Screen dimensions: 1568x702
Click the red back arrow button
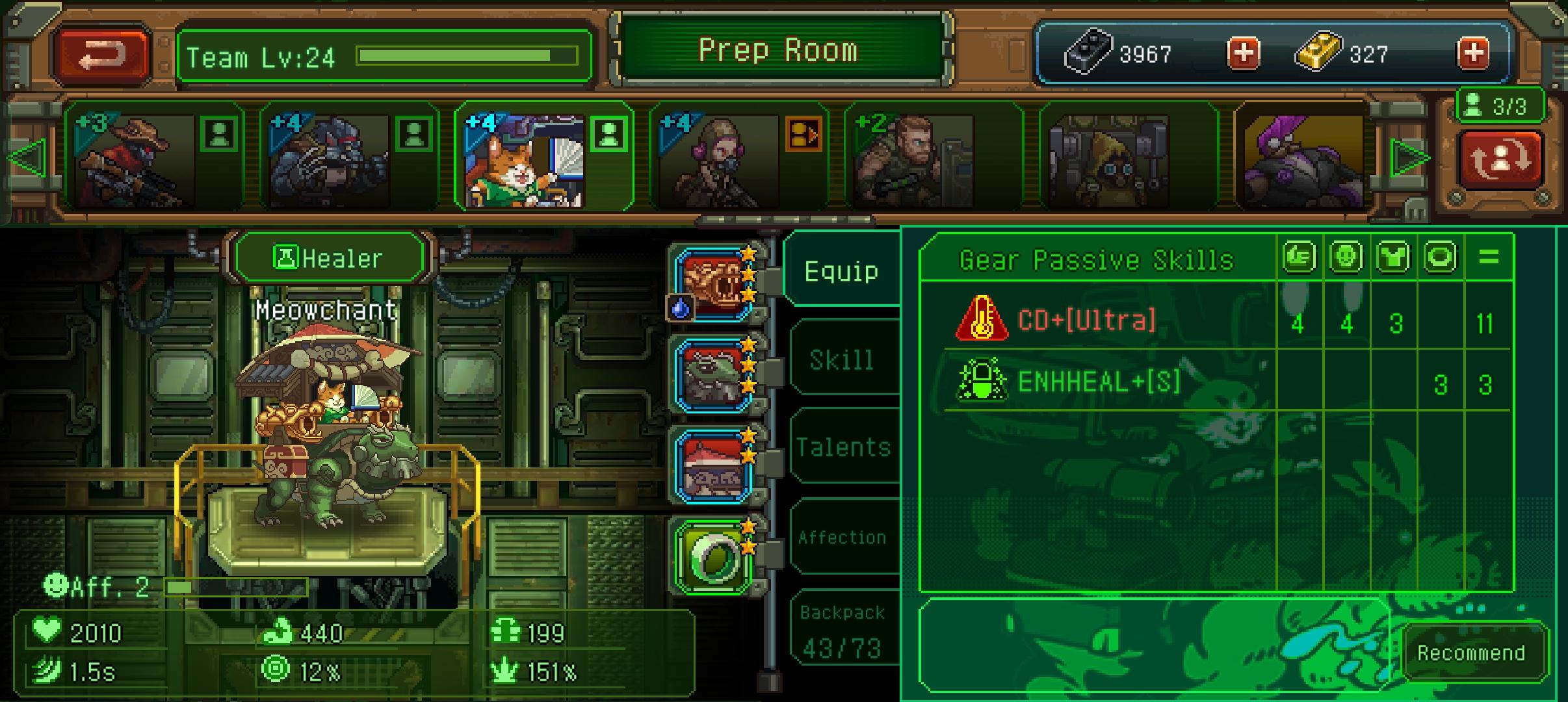point(102,55)
